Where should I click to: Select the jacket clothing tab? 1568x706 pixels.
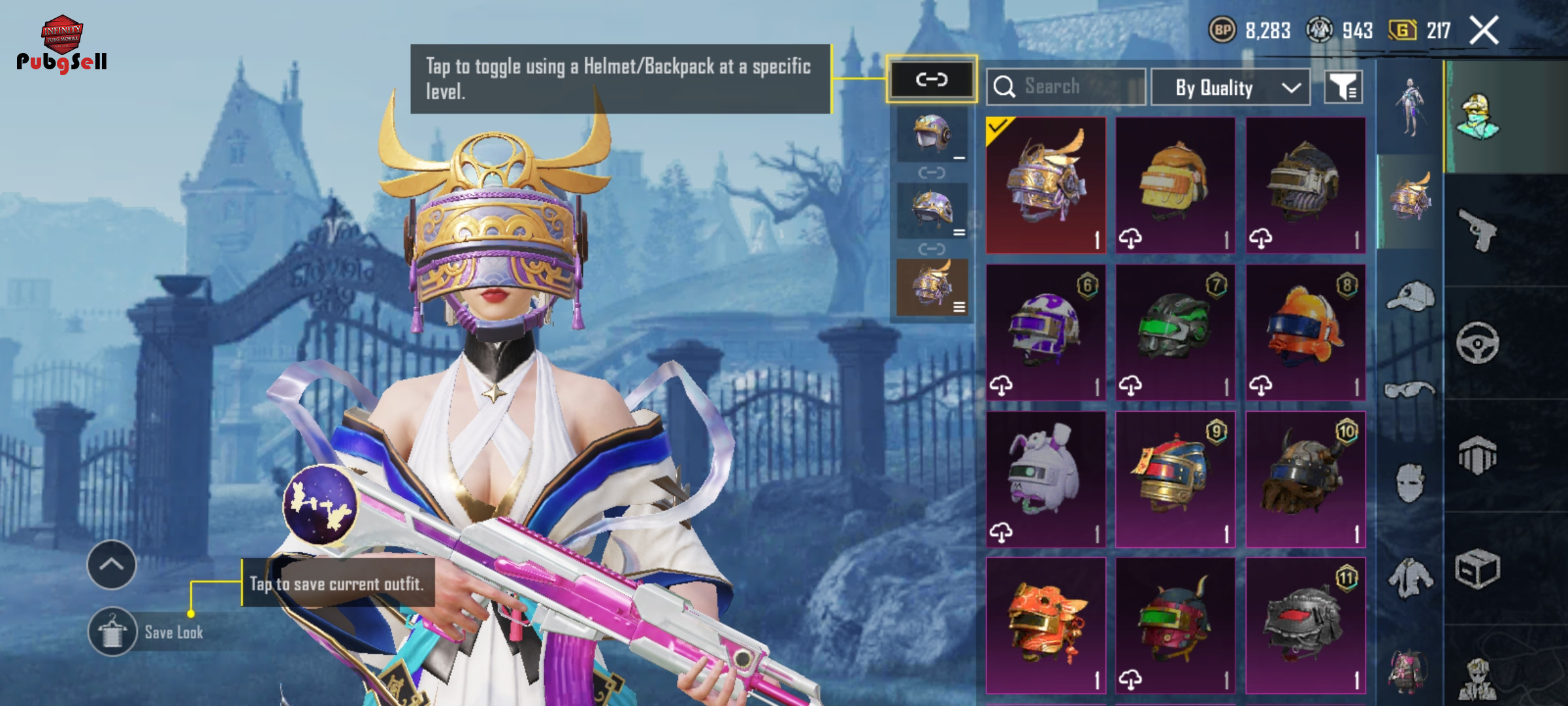click(1410, 577)
